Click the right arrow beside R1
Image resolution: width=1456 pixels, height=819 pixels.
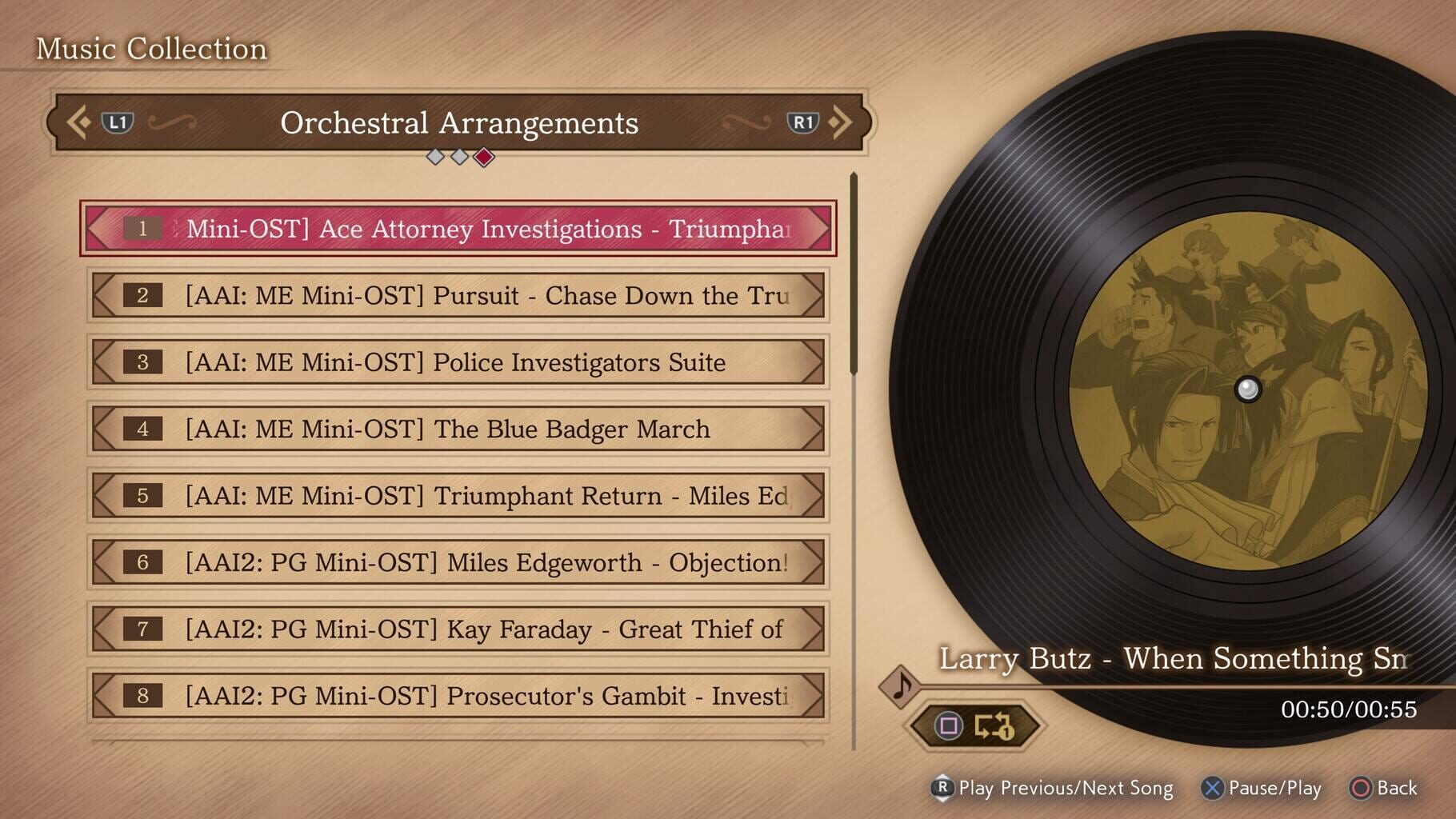click(842, 122)
